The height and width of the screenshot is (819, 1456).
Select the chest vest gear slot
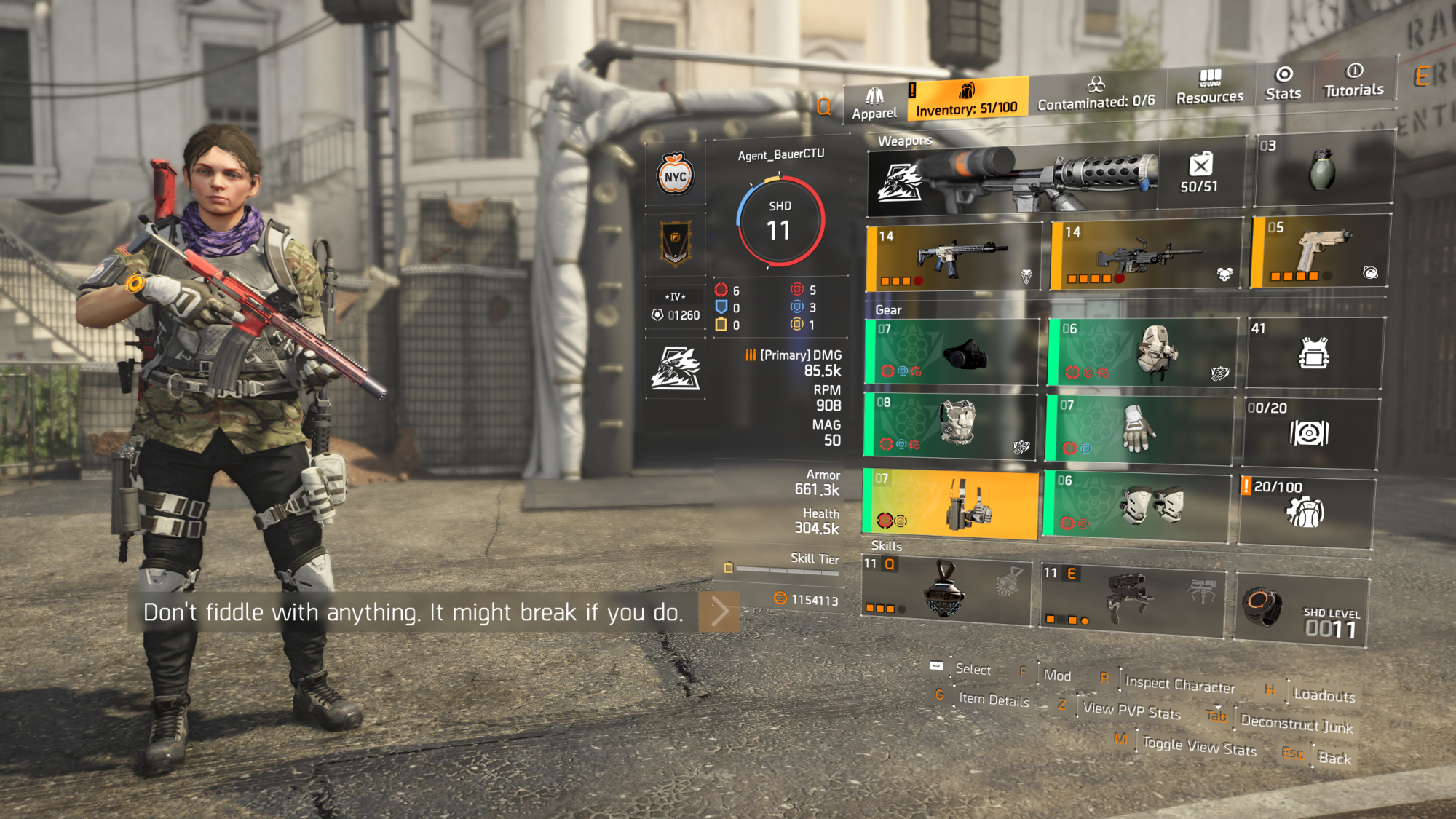click(x=949, y=424)
